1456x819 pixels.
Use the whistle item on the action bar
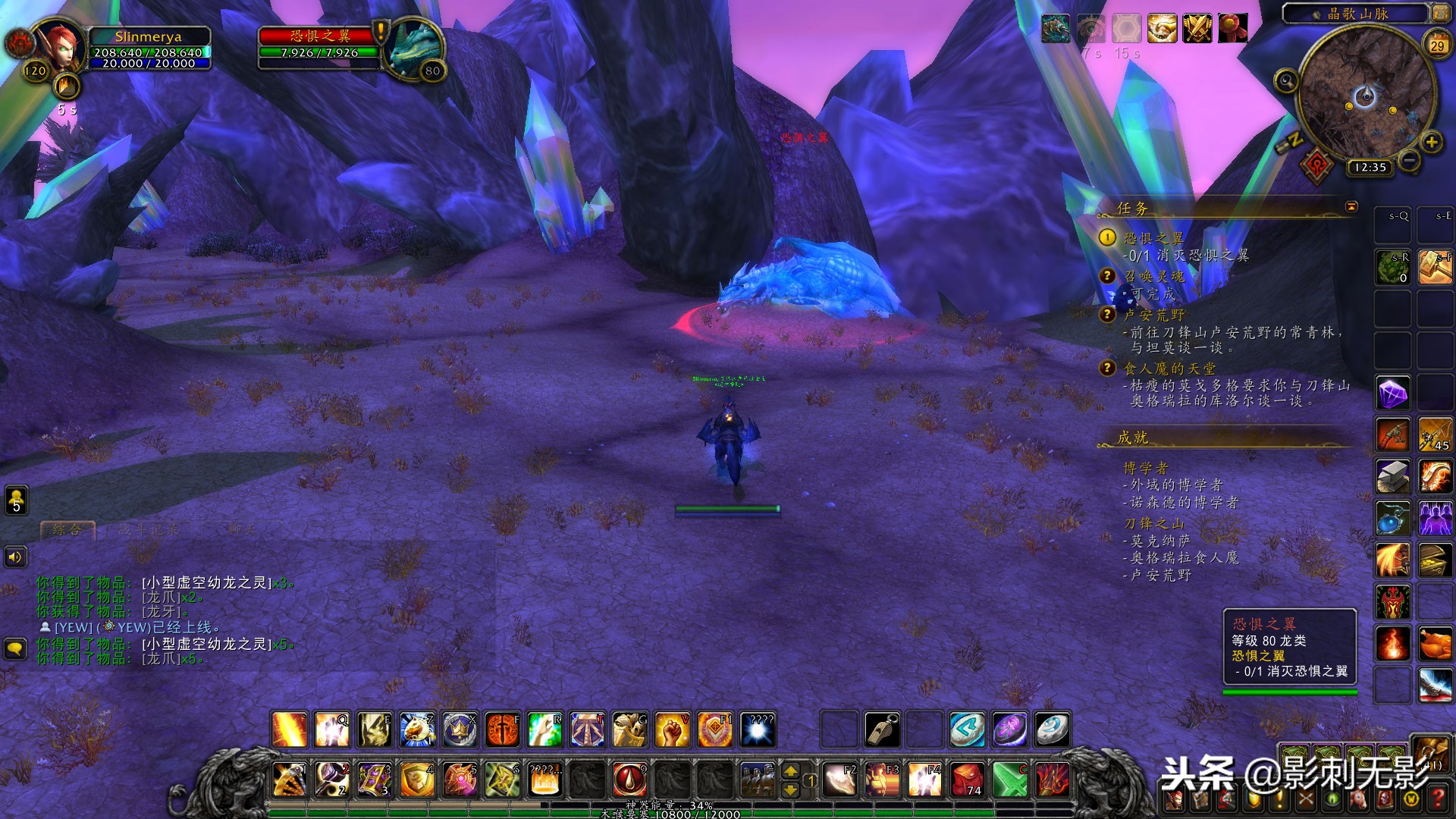coord(883,730)
